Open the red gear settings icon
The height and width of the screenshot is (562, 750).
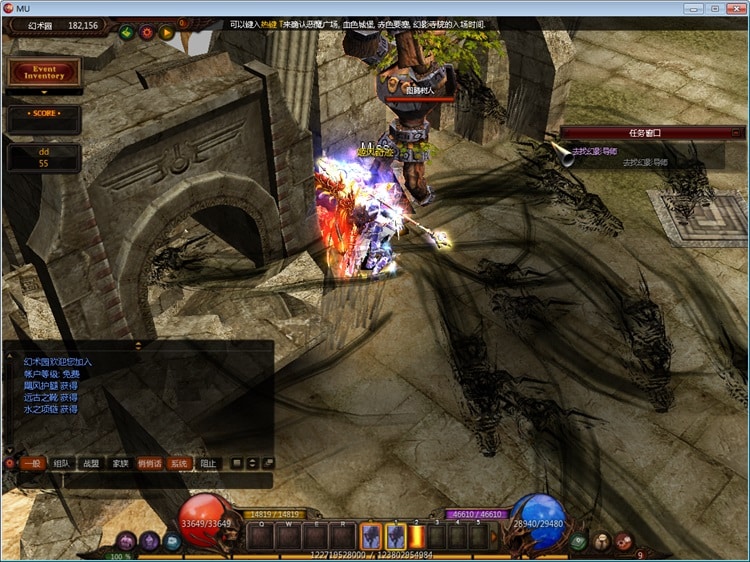(x=146, y=32)
